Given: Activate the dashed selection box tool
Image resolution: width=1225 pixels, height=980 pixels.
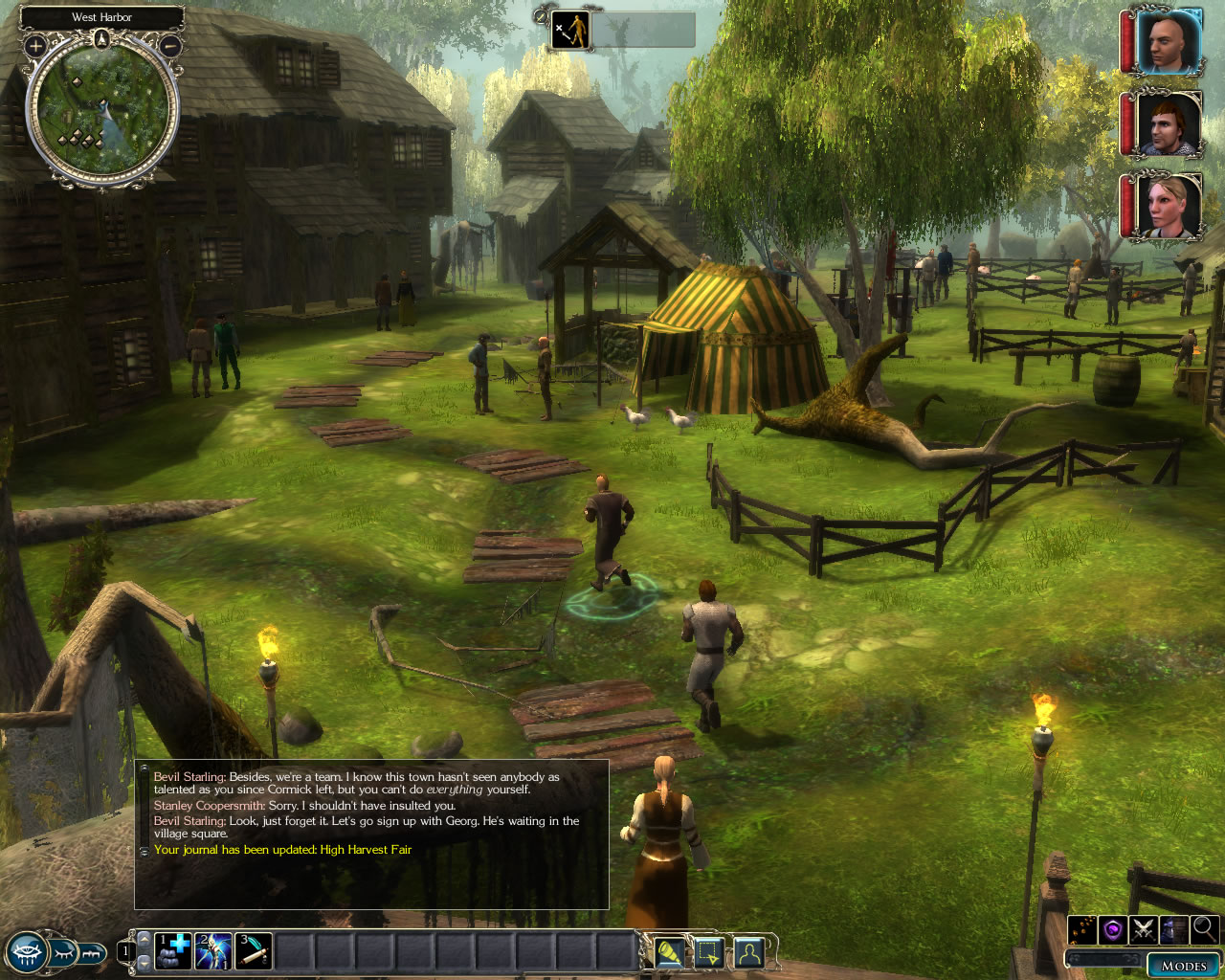Looking at the screenshot, I should tap(708, 953).
